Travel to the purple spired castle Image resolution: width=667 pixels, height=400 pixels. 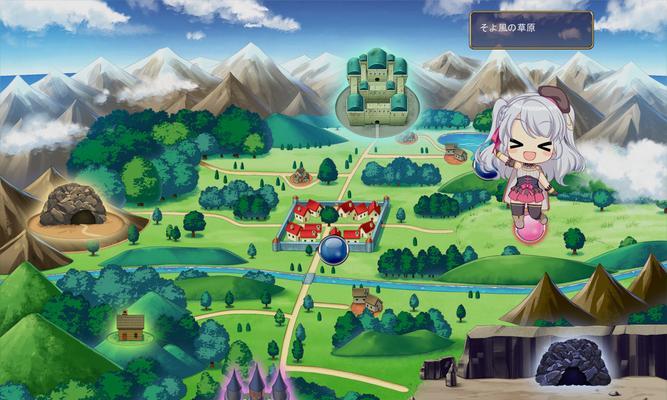[x=258, y=385]
